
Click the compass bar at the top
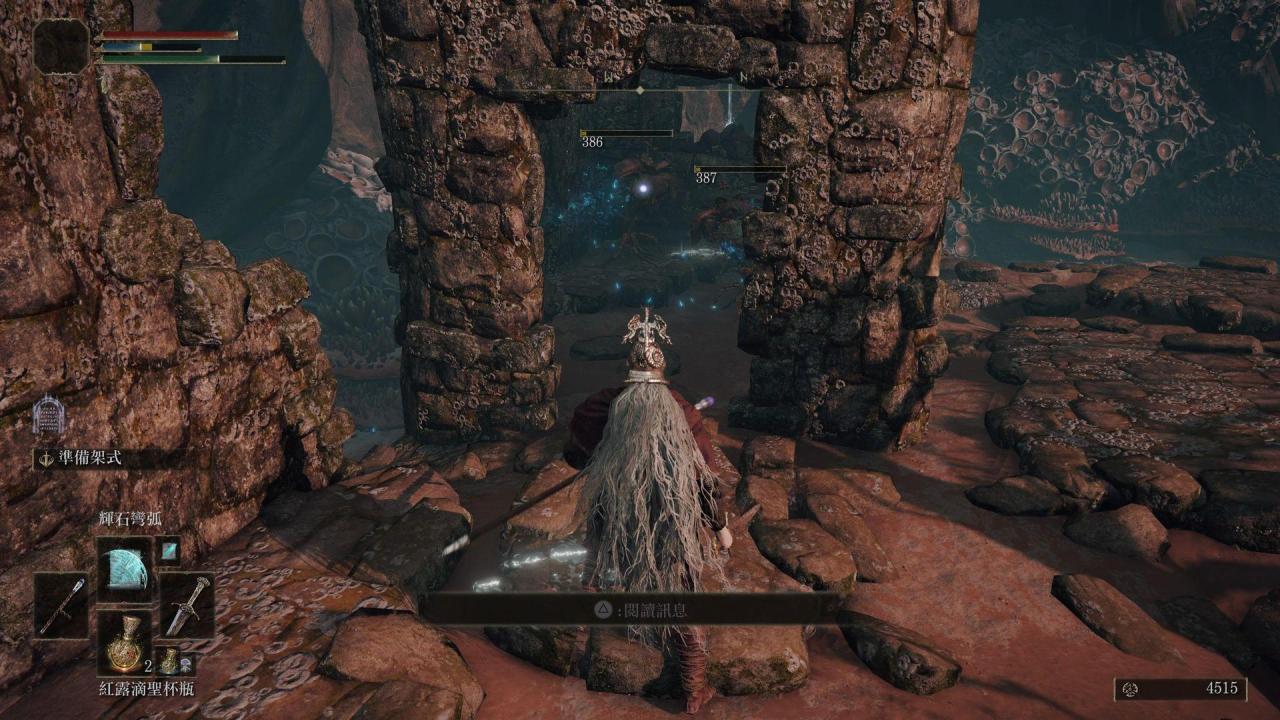click(x=640, y=90)
